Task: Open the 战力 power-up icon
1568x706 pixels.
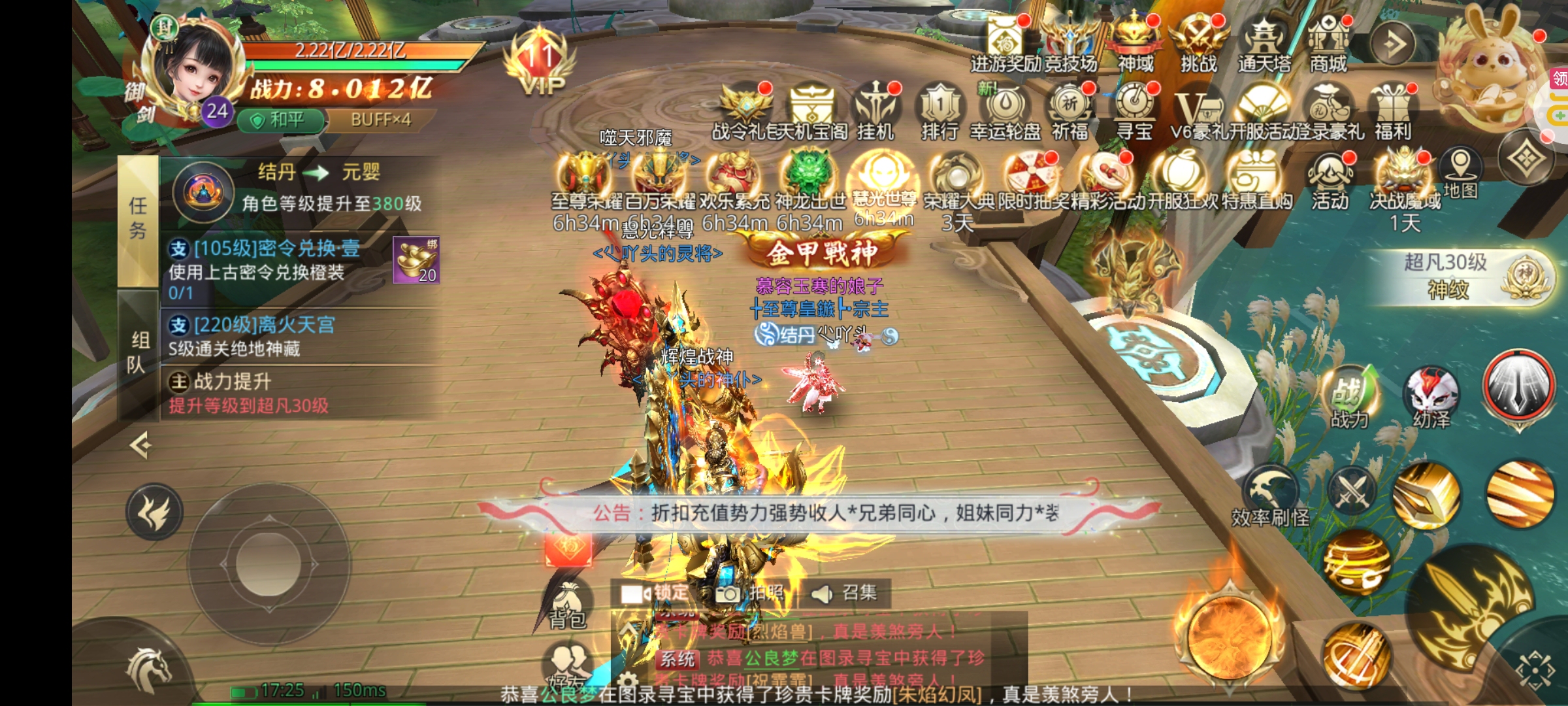Action: coord(1350,397)
